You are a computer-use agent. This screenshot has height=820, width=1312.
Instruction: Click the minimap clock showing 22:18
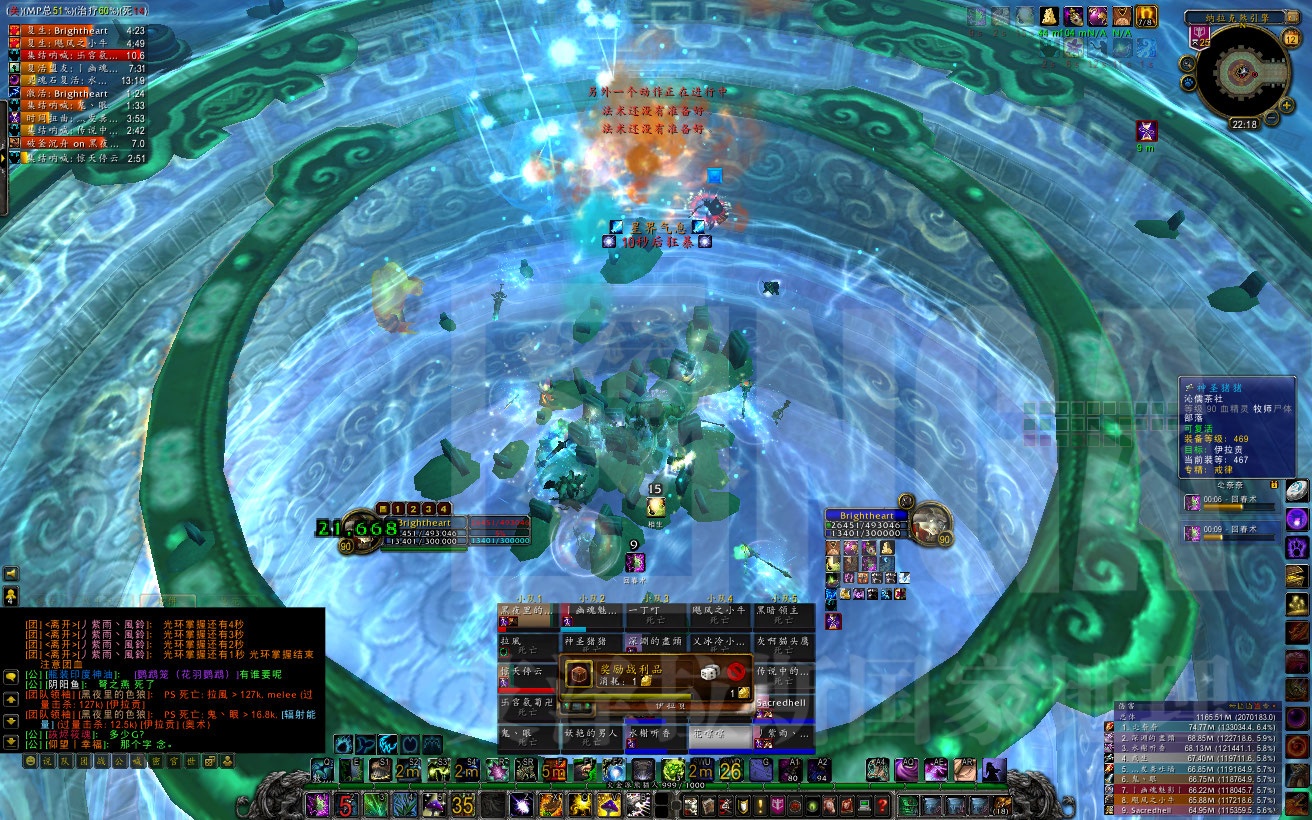[1246, 123]
